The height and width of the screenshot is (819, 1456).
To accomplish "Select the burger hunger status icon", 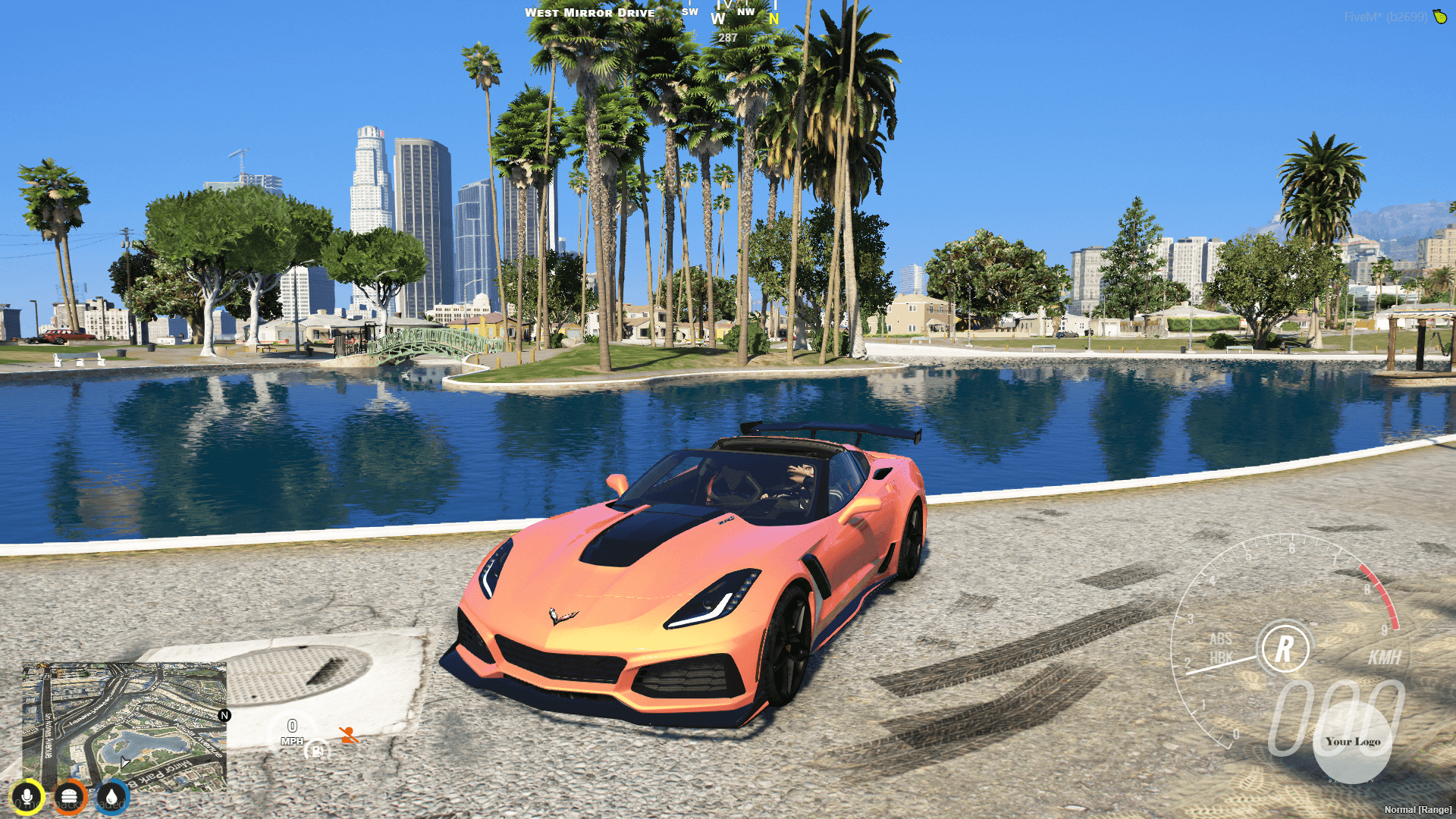I will [x=70, y=797].
